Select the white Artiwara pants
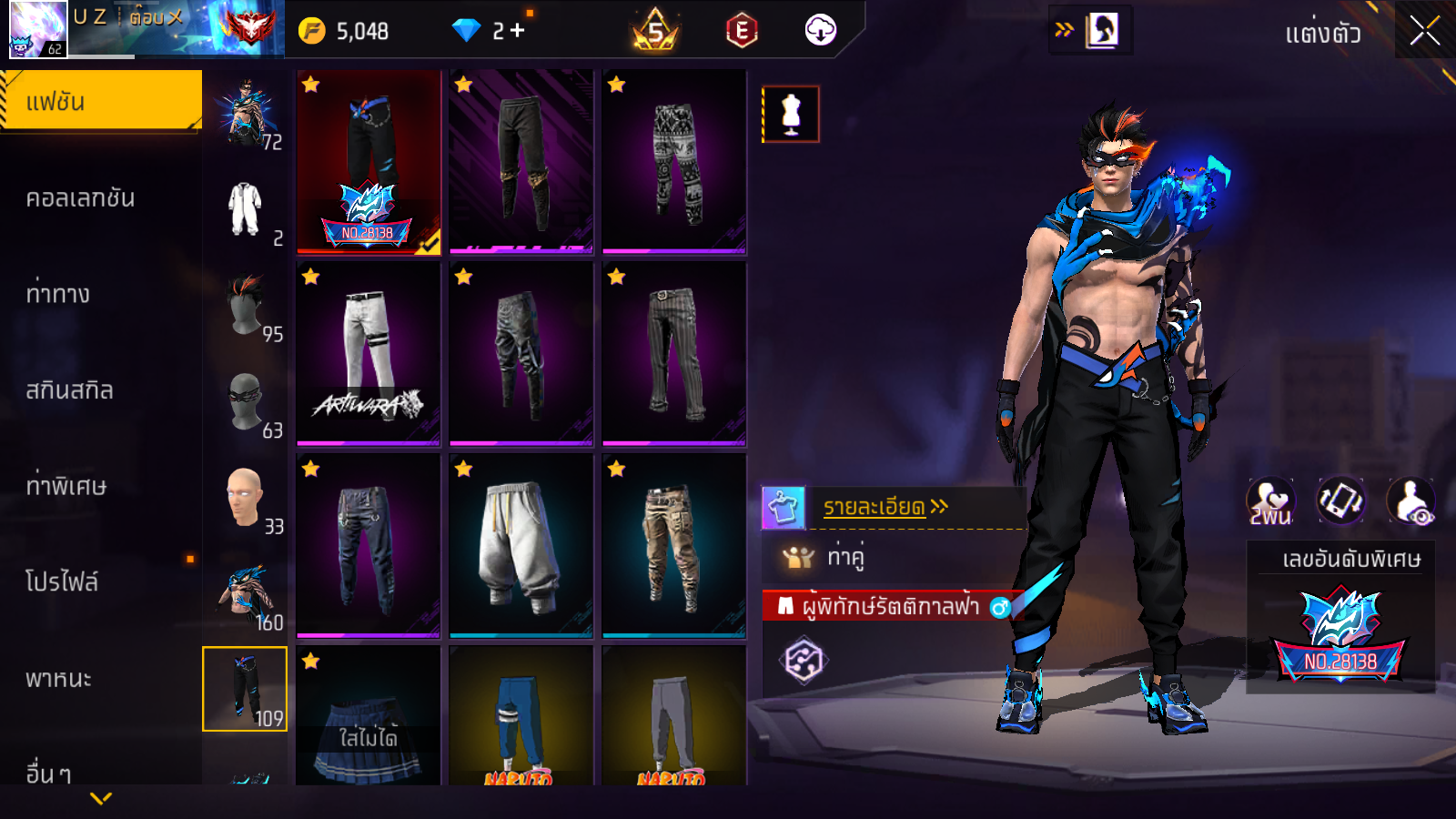 (x=369, y=354)
